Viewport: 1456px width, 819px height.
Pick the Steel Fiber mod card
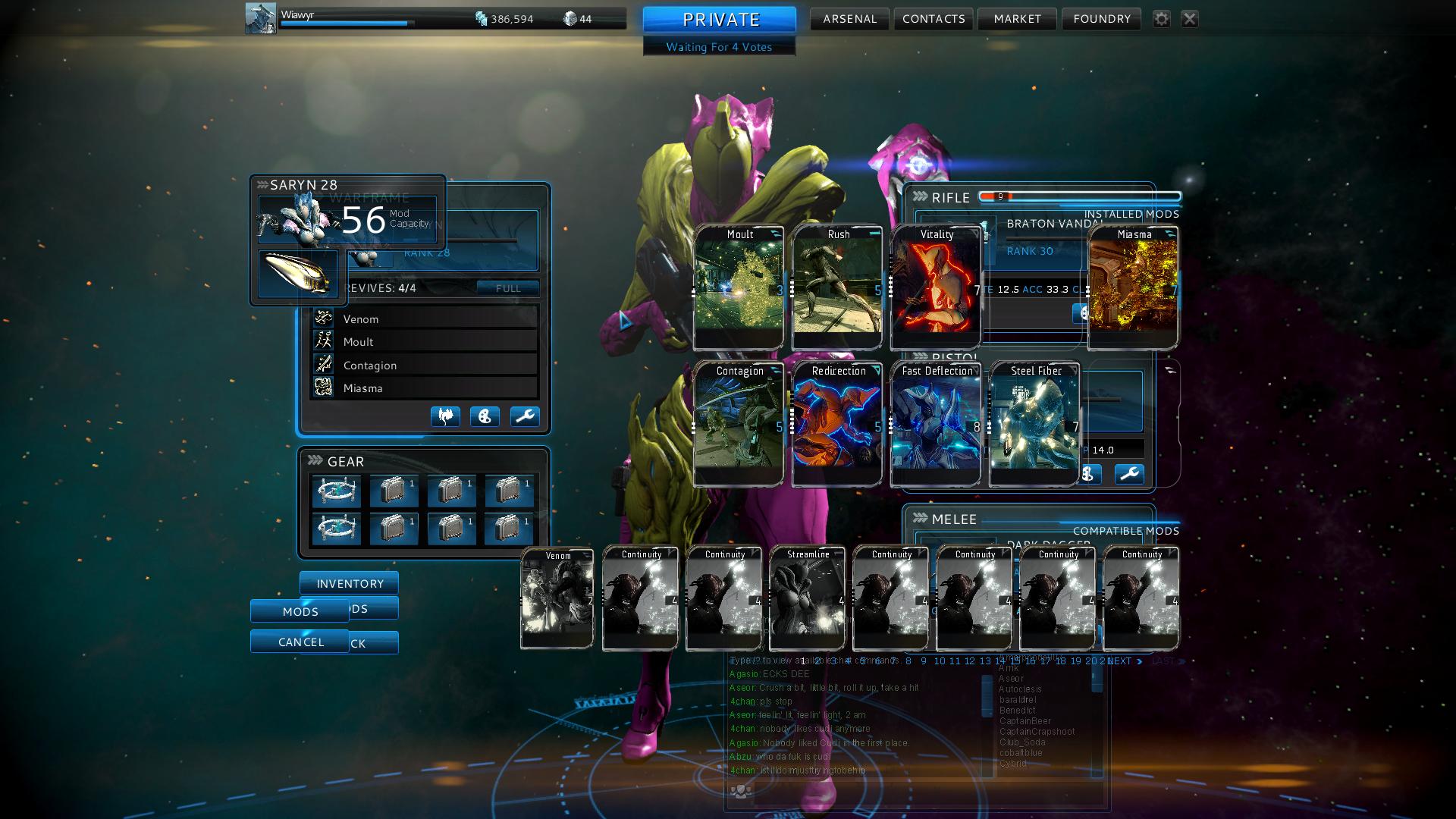point(1034,425)
